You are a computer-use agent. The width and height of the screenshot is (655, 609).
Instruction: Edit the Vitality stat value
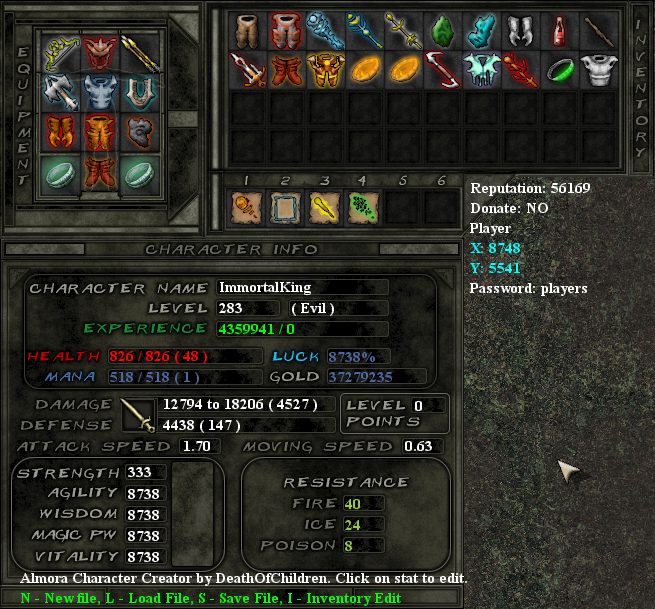tap(145, 557)
